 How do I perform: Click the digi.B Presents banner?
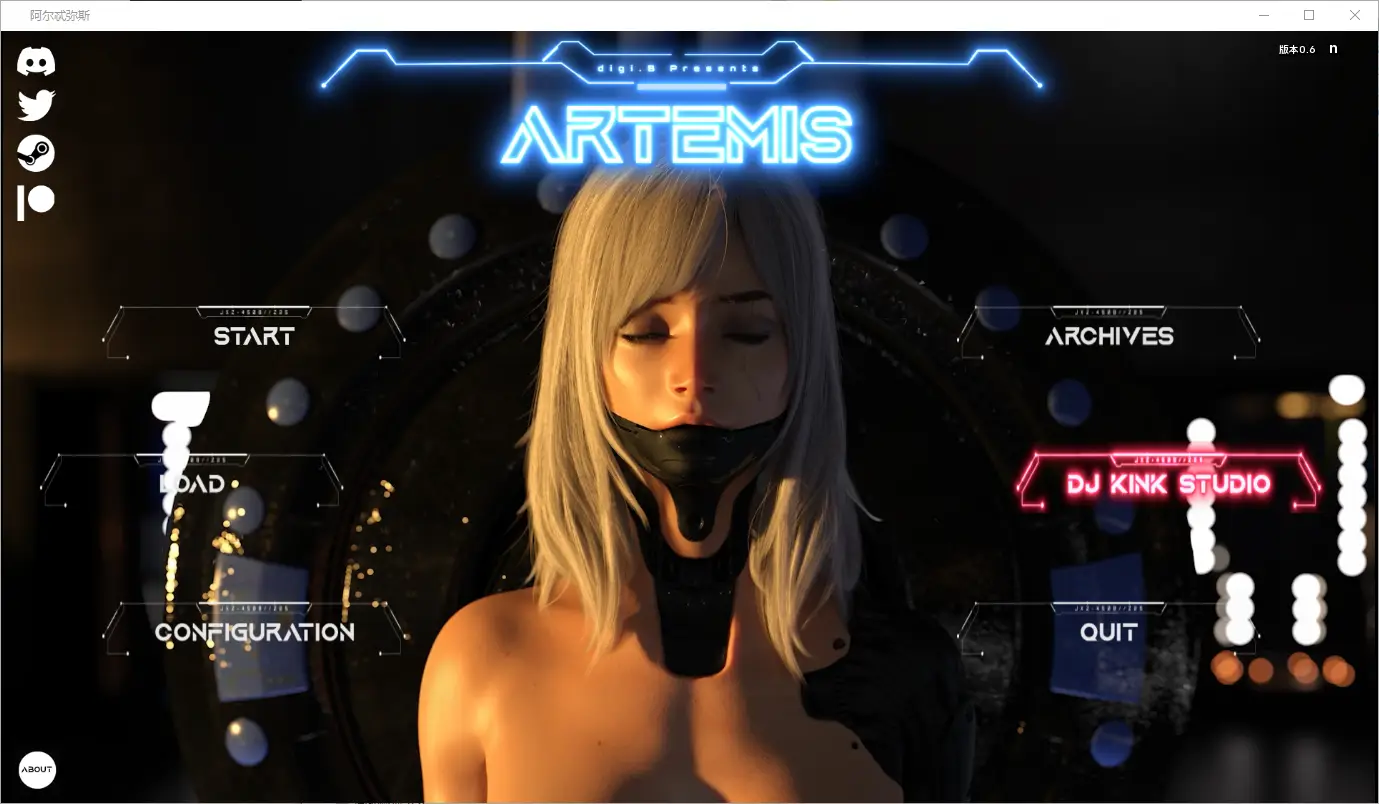point(678,66)
